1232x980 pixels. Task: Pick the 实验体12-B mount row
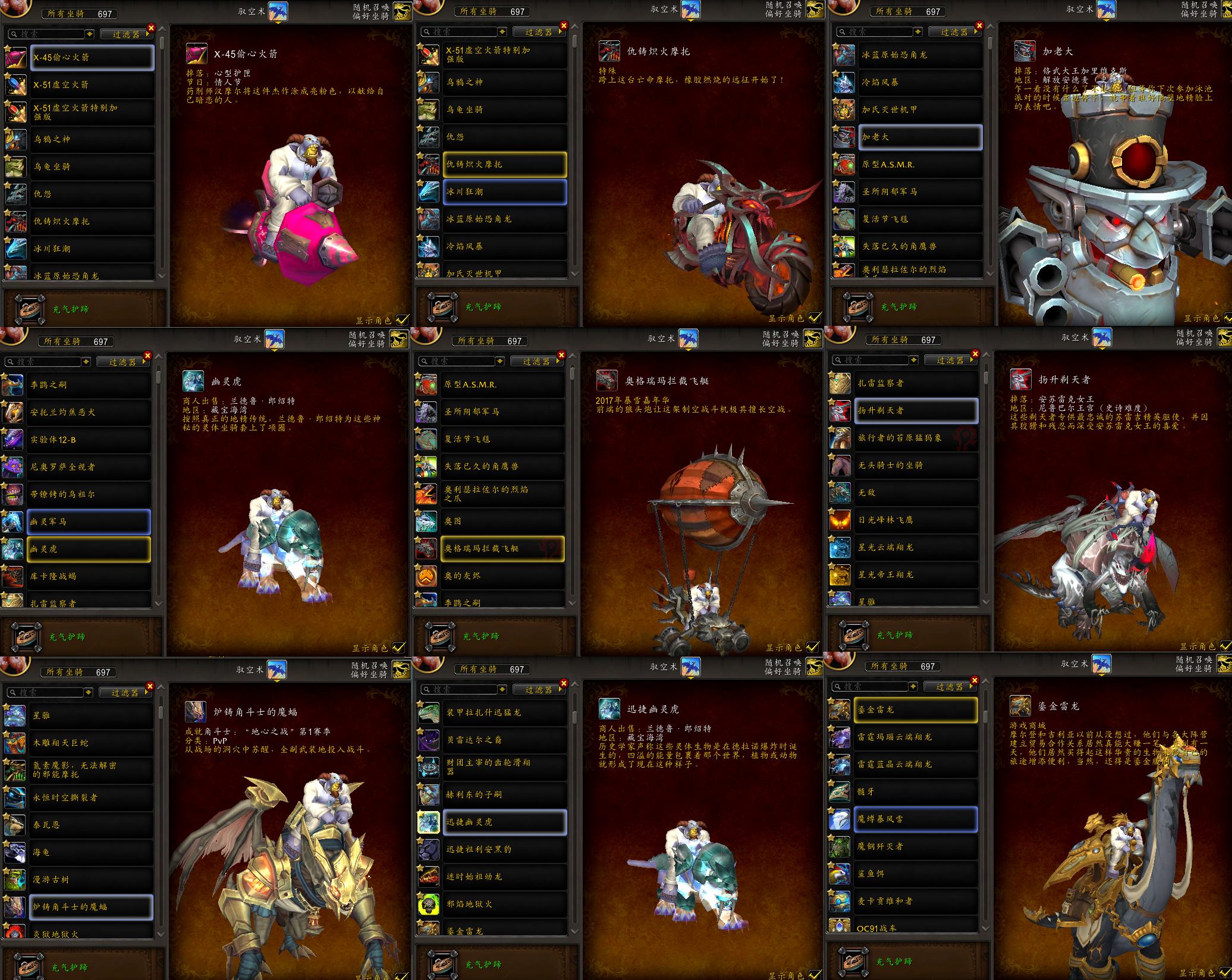pyautogui.click(x=88, y=440)
